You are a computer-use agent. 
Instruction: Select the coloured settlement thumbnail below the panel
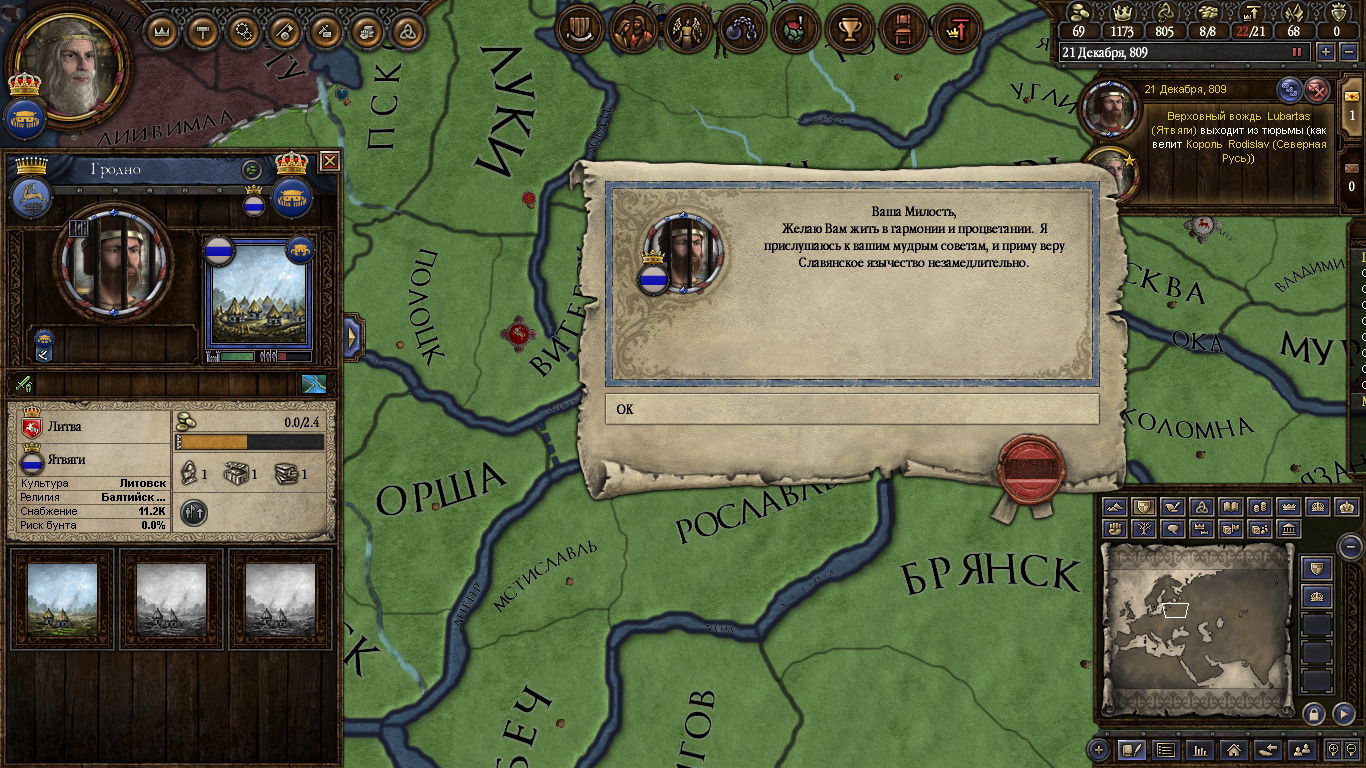click(62, 598)
